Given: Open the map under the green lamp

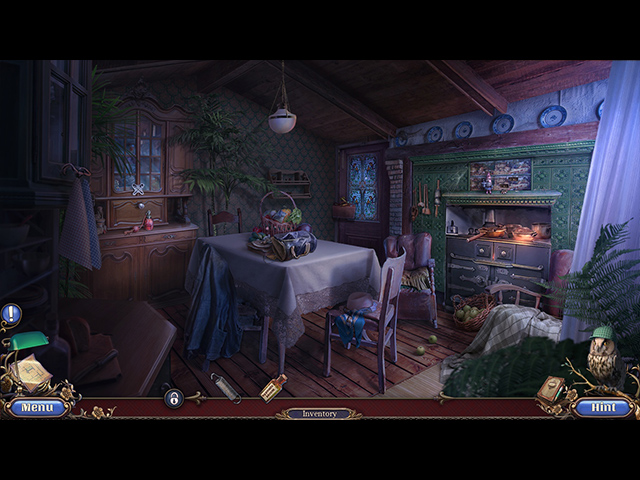Looking at the screenshot, I should 30,374.
